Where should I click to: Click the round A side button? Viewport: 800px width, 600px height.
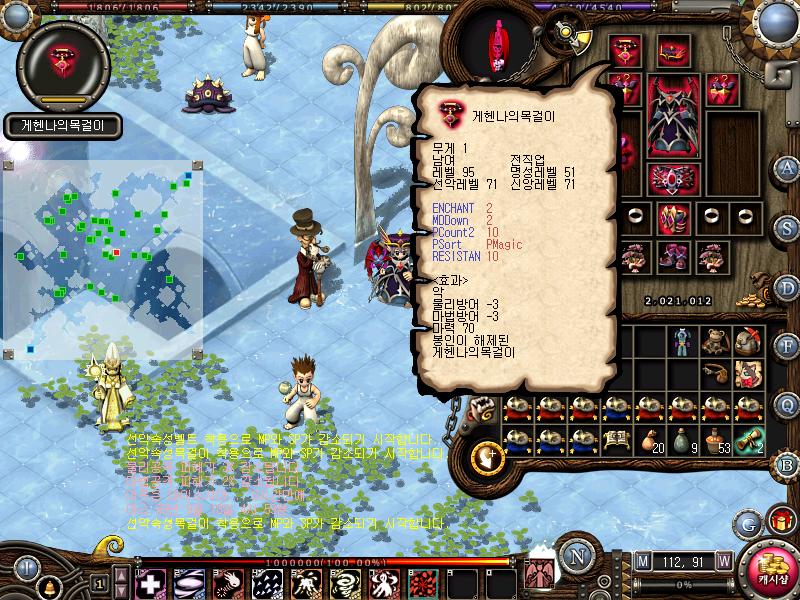[788, 167]
